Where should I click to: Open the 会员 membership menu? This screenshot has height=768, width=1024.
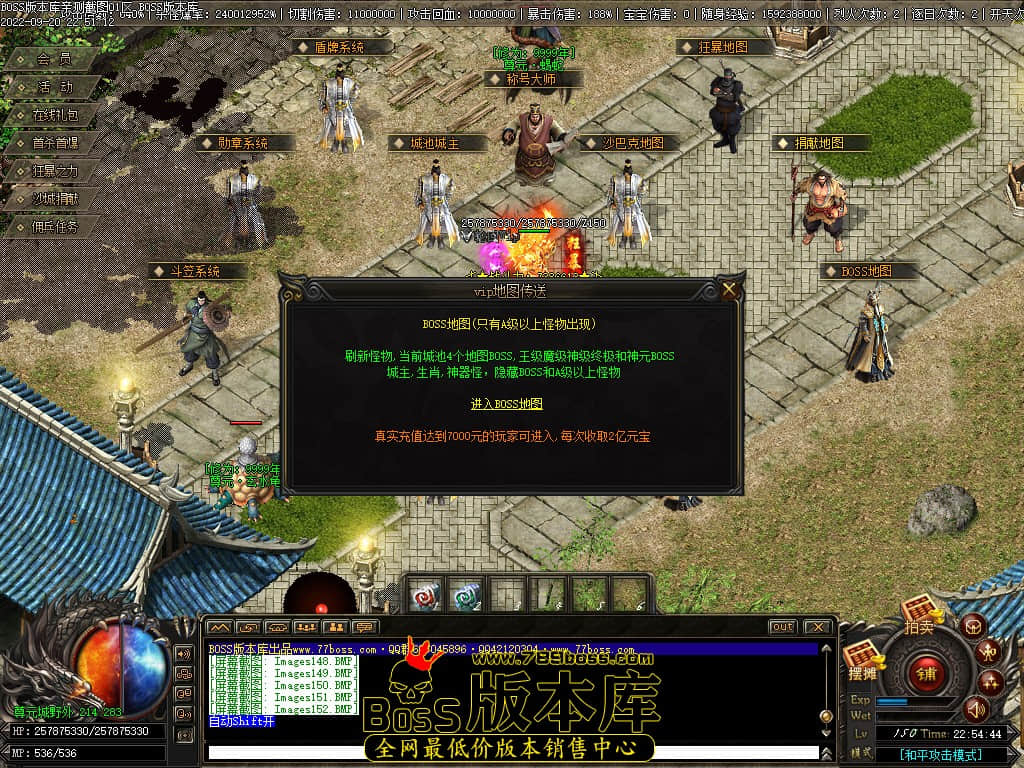click(54, 60)
